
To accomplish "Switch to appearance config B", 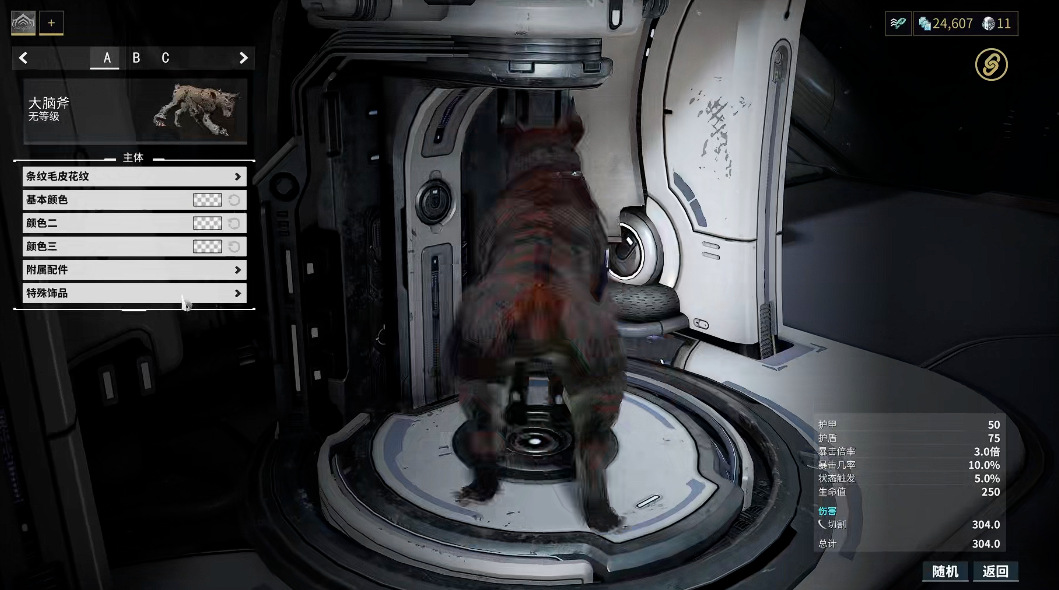I will pos(136,58).
